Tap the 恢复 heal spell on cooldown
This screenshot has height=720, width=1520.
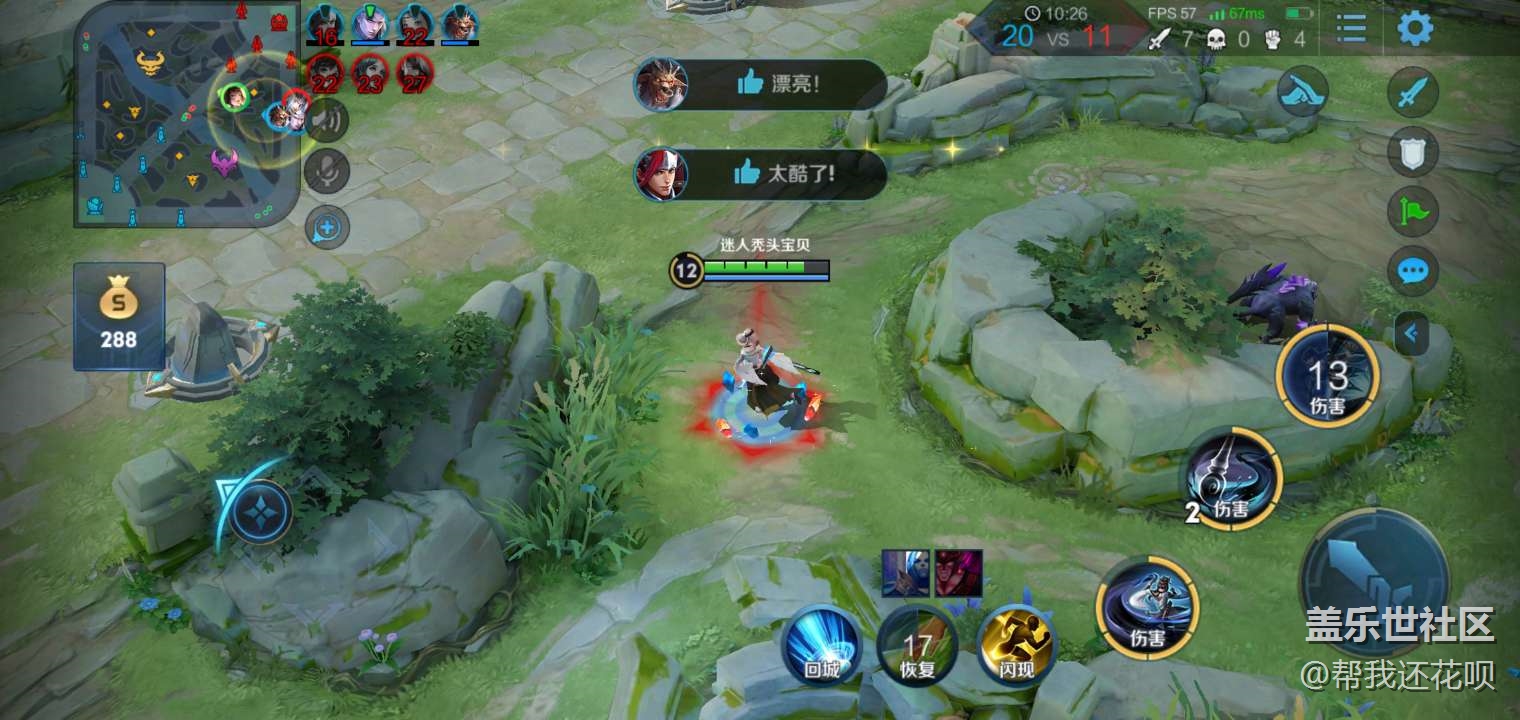(917, 647)
